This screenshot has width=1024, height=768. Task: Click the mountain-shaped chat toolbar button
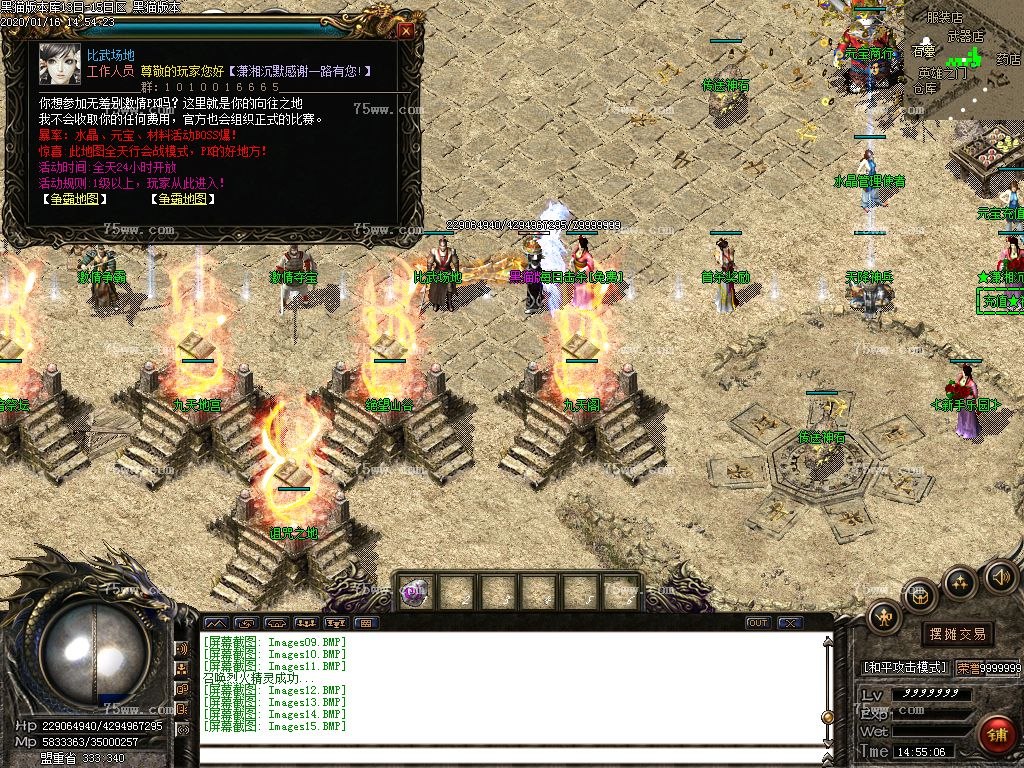pyautogui.click(x=216, y=623)
